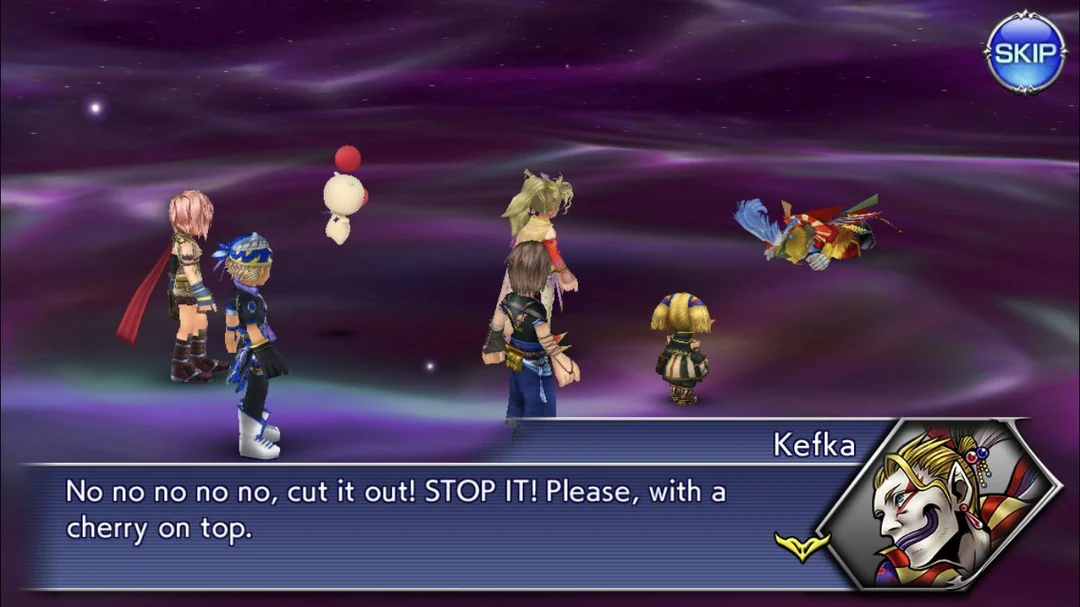Skip the cutscene with the SKIP button
This screenshot has width=1080, height=607.
pos(1025,53)
